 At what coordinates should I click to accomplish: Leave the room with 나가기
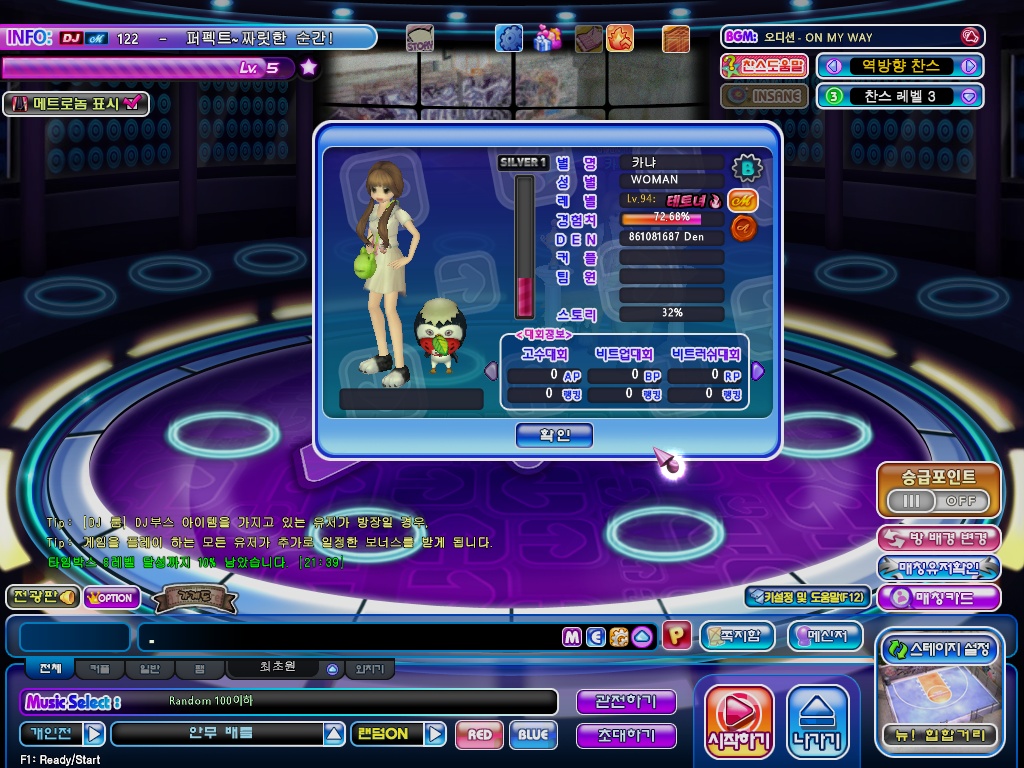(817, 721)
